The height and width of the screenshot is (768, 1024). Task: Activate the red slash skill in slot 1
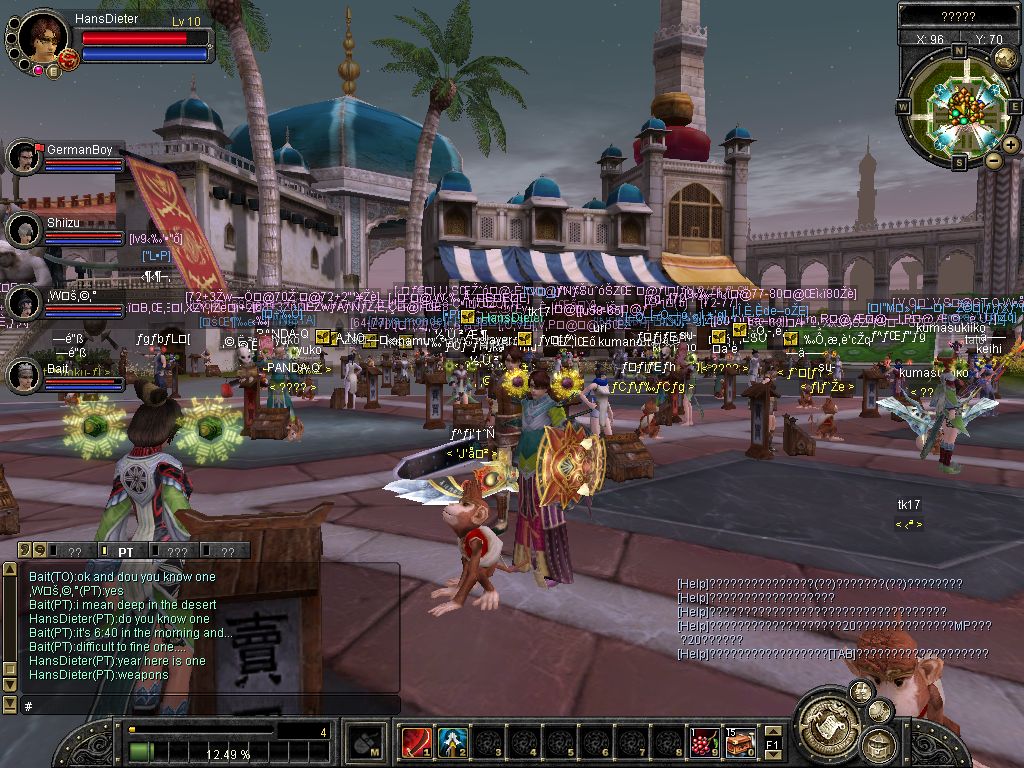coord(415,742)
